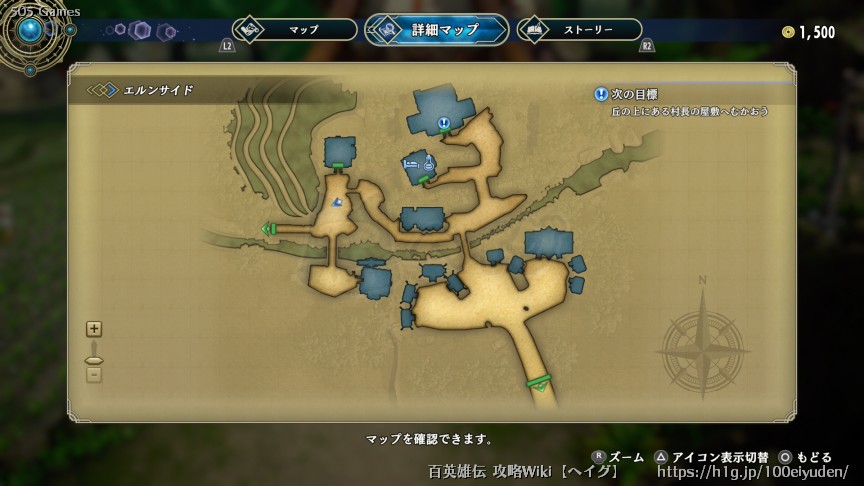Select the west exit green arrow marker
The width and height of the screenshot is (864, 486).
pos(267,229)
